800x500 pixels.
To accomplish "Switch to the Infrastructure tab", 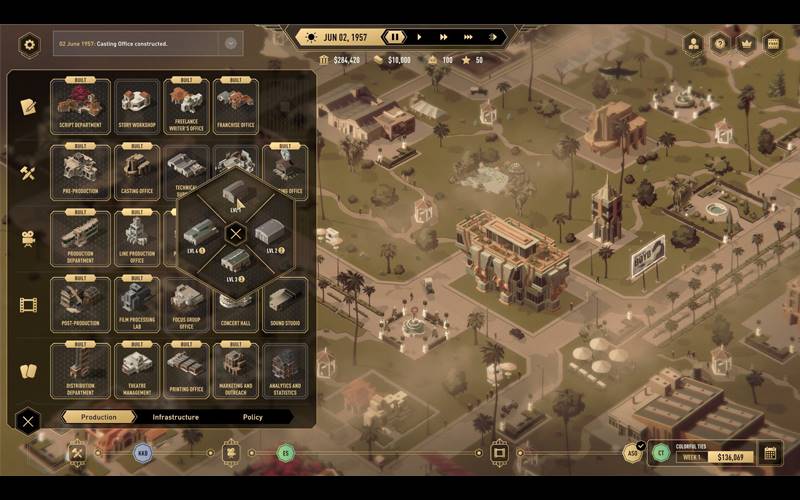I will [175, 417].
